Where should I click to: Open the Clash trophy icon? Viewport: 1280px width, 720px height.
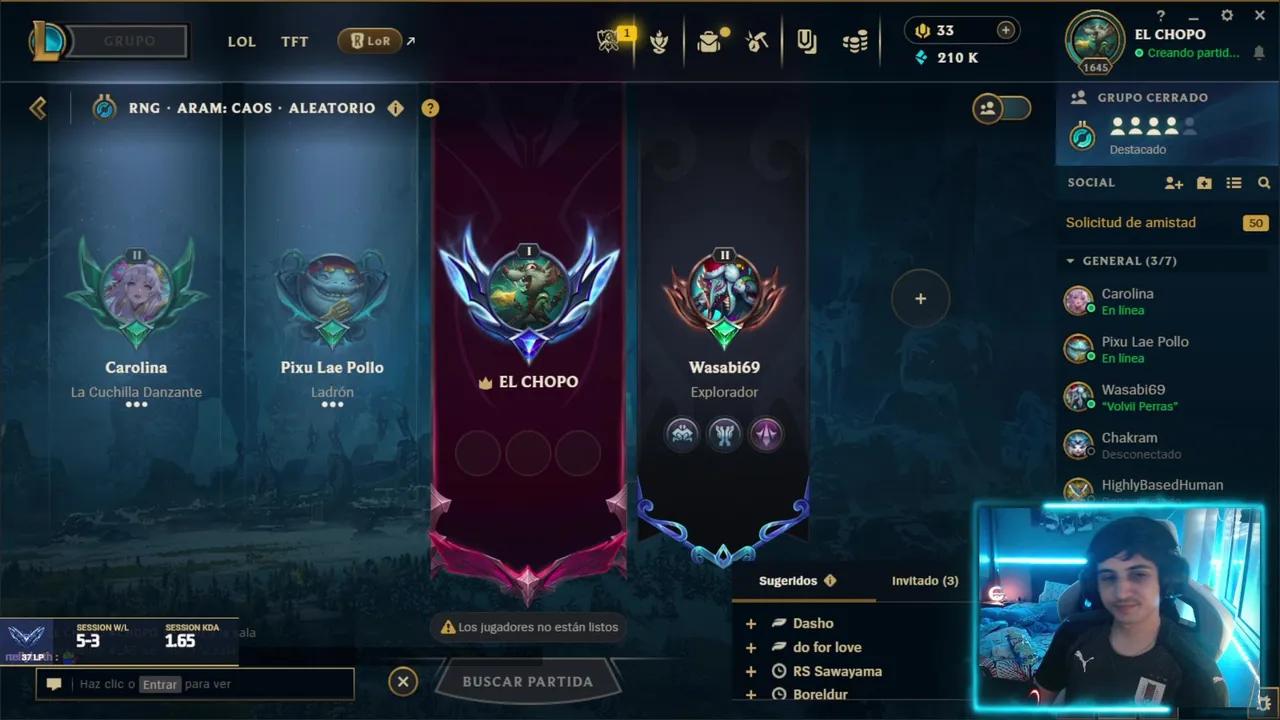click(x=660, y=40)
